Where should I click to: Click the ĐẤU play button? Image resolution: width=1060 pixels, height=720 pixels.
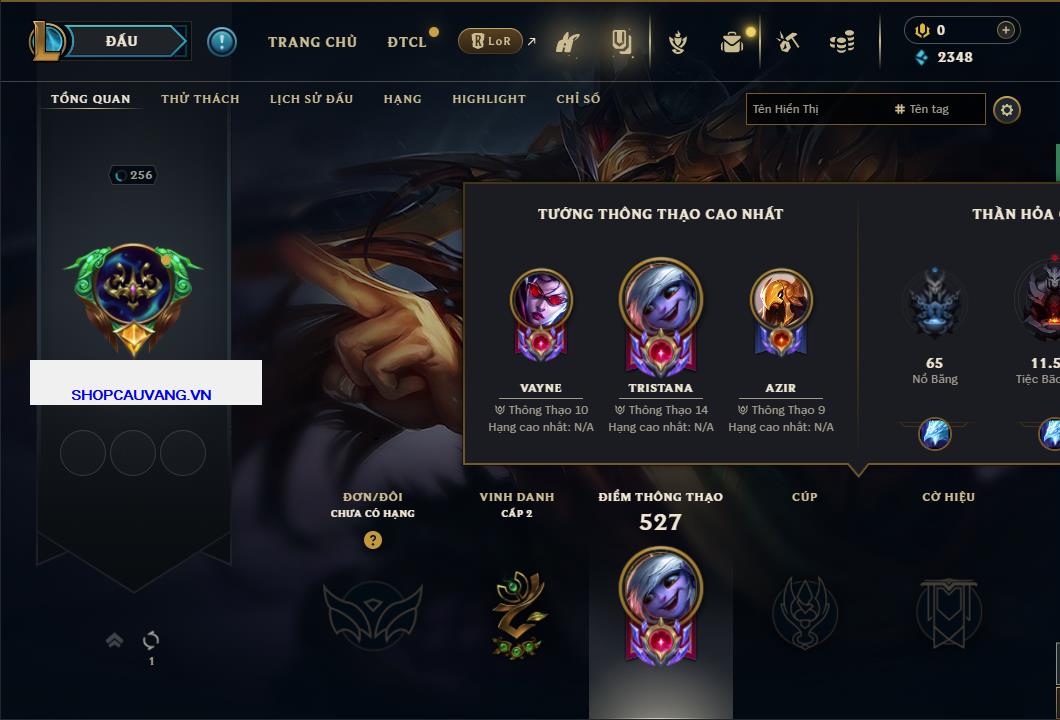(x=122, y=41)
